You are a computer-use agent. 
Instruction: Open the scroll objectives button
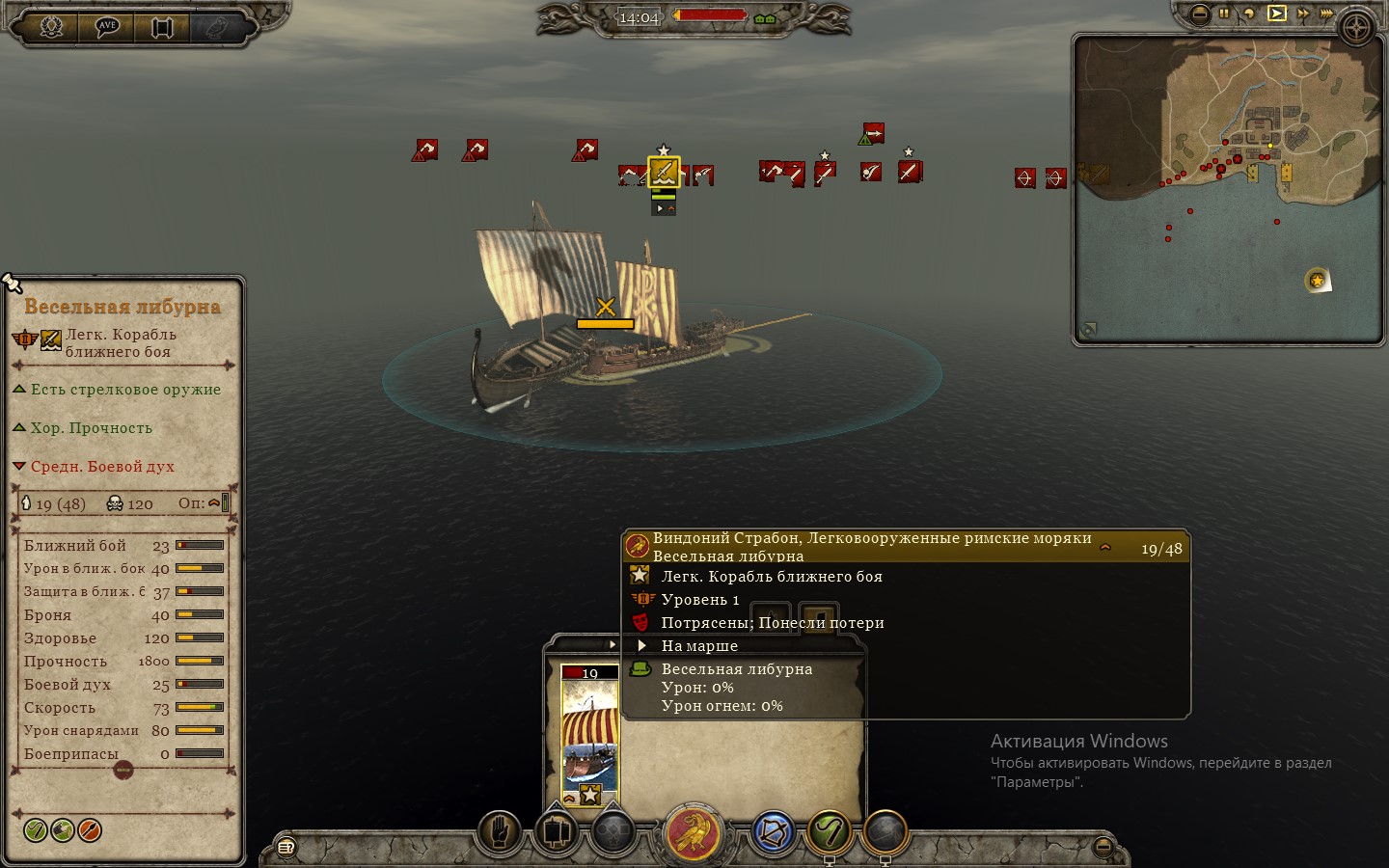(x=162, y=26)
